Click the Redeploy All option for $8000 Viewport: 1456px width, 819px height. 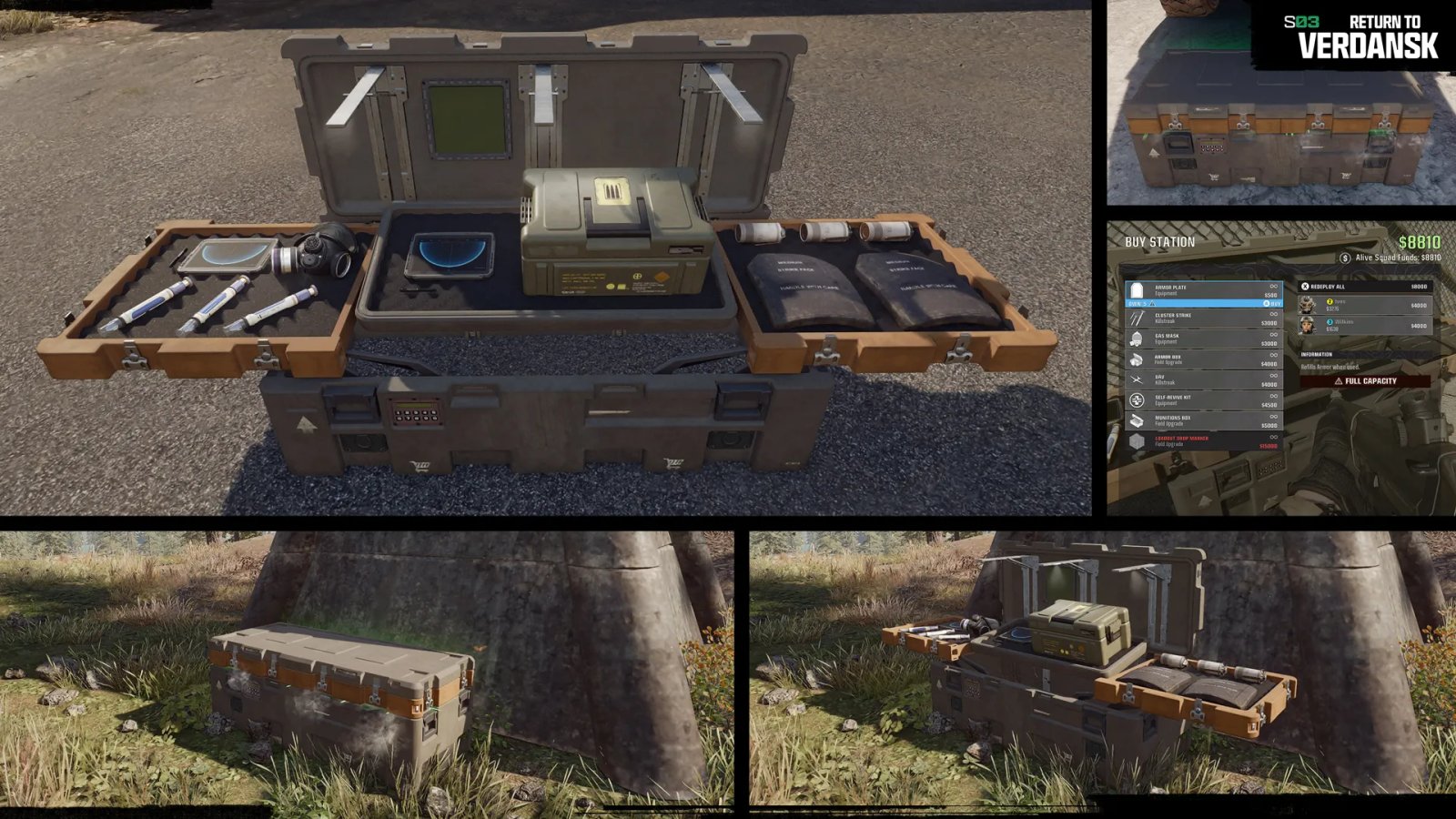1365,287
